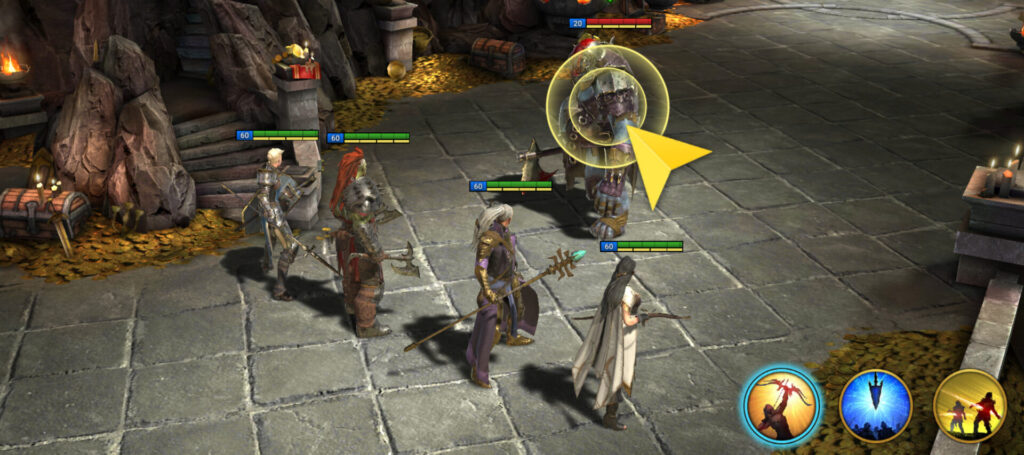Select the yellow two-fighters skill icon

(x=968, y=405)
